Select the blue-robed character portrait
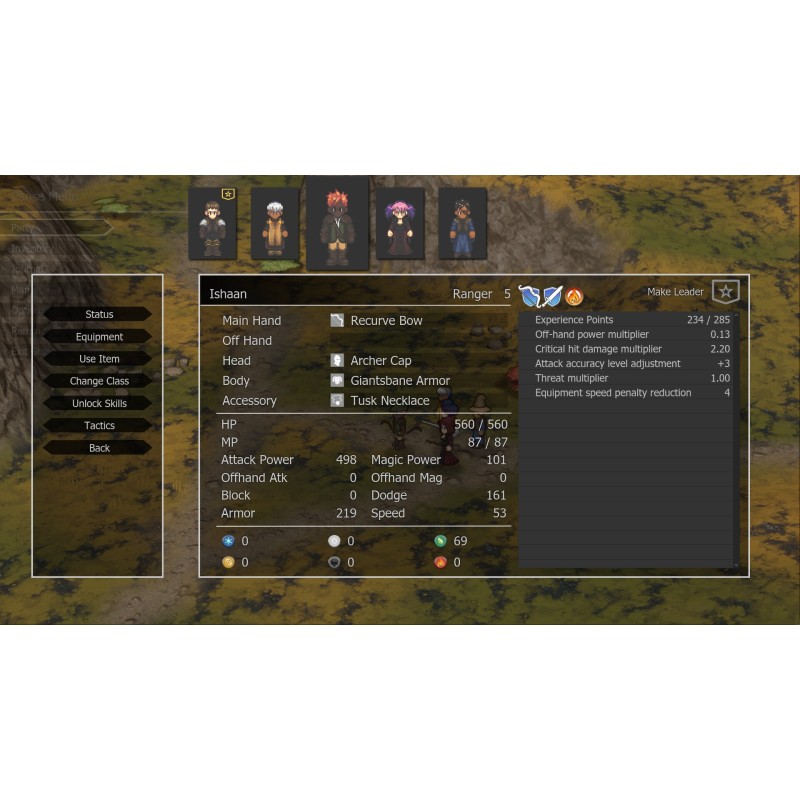 coord(462,224)
